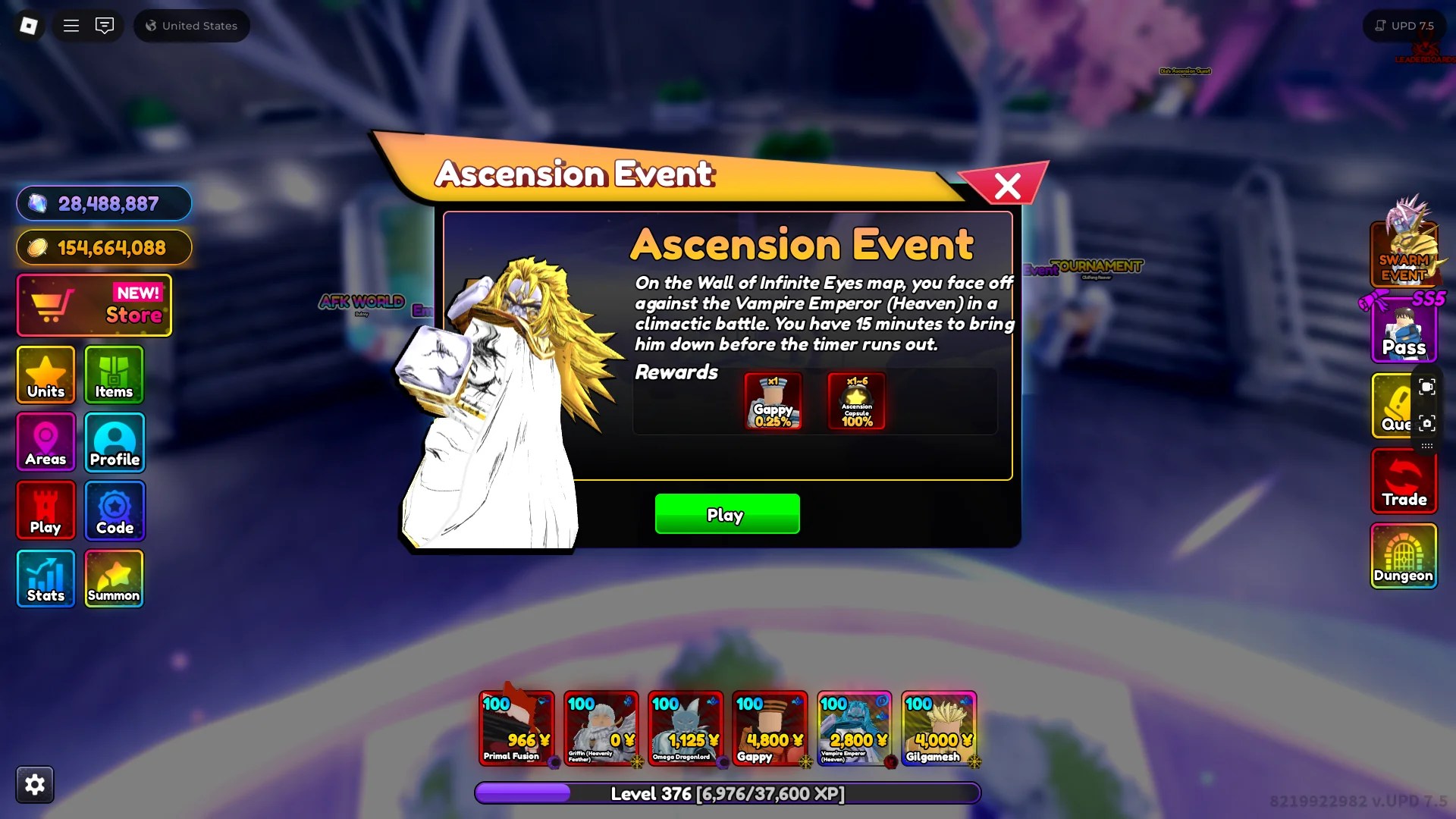This screenshot has width=1456, height=819.
Task: Open the Units menu
Action: point(45,375)
